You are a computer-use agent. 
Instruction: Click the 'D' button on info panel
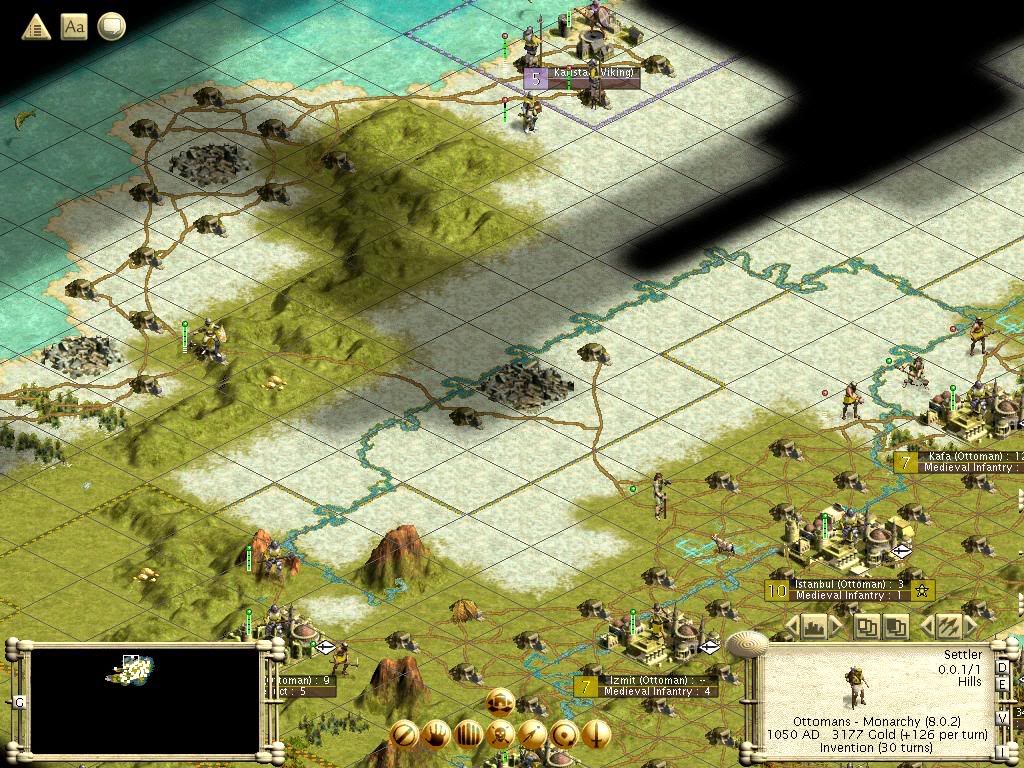click(x=1002, y=667)
